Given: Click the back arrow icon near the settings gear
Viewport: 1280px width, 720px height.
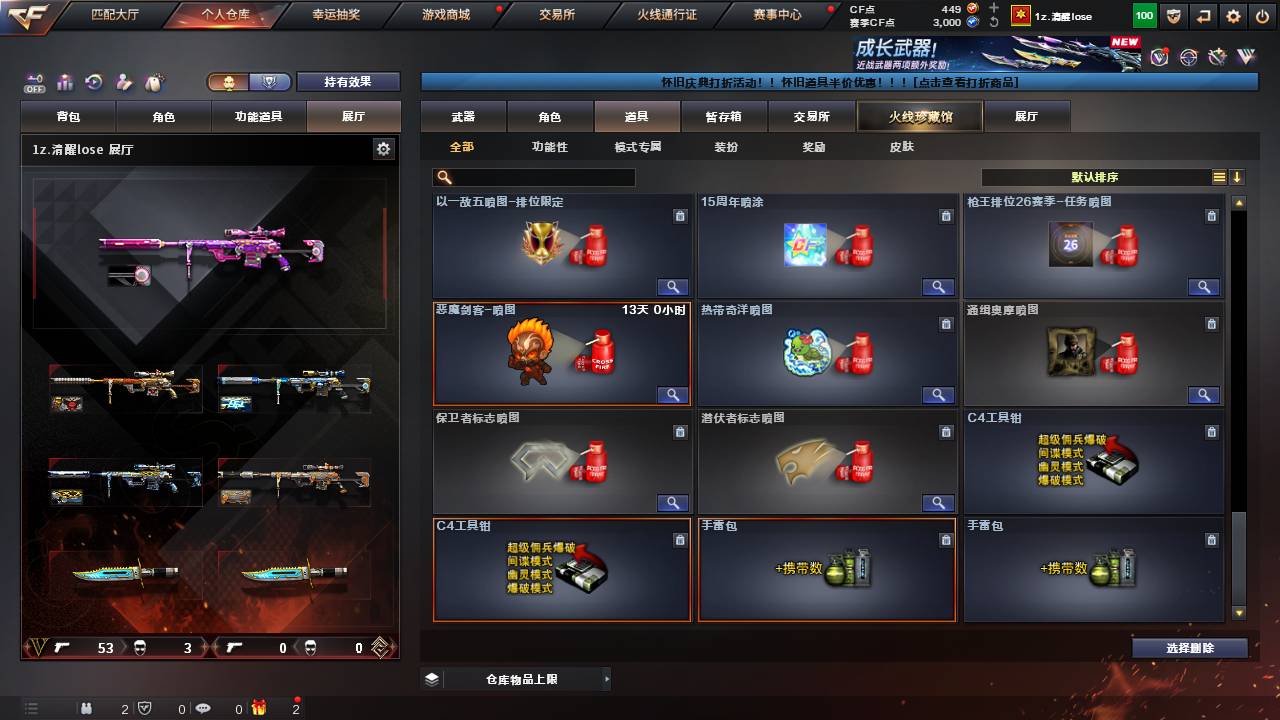Looking at the screenshot, I should click(1202, 15).
